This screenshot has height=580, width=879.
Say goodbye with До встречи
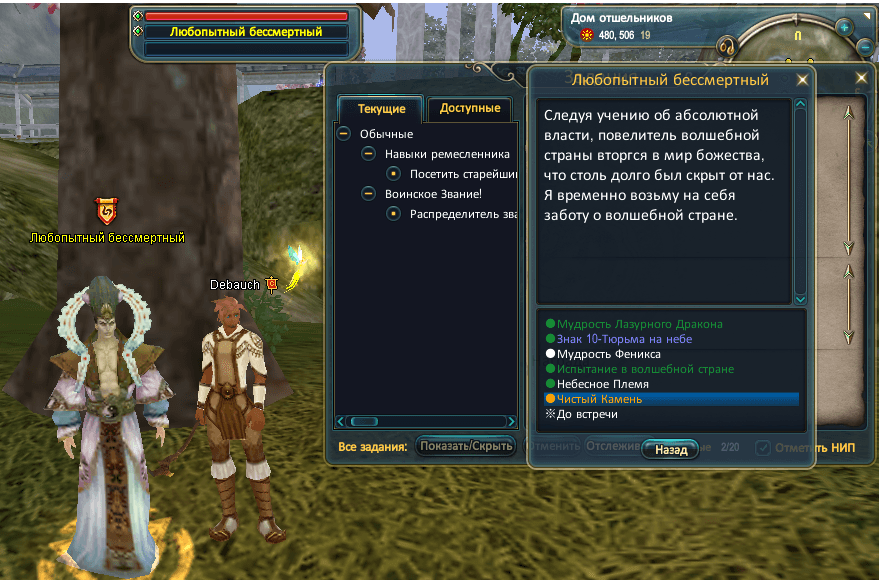tap(587, 414)
